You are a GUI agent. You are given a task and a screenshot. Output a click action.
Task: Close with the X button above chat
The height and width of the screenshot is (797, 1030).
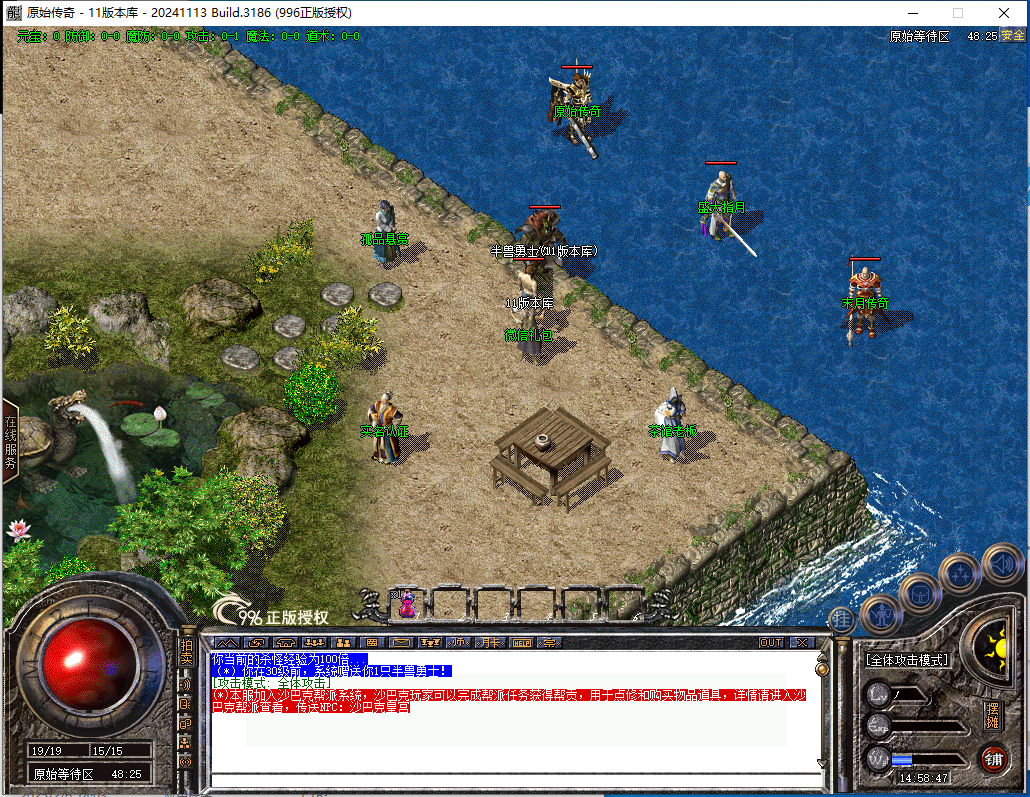tap(801, 642)
